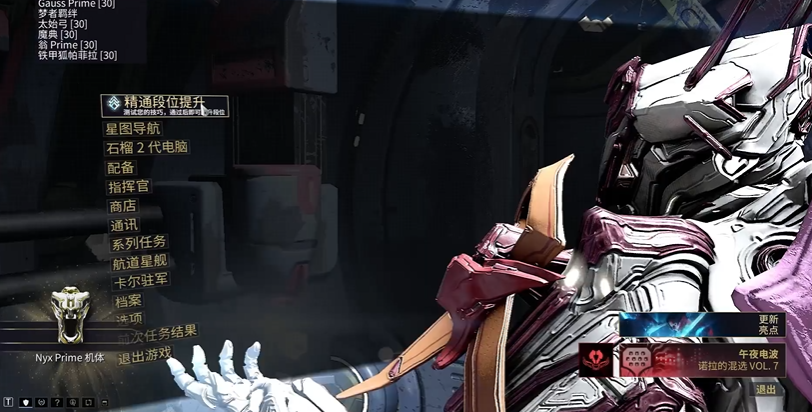Open the 档案 profile entry
This screenshot has height=412, width=812.
tap(128, 300)
